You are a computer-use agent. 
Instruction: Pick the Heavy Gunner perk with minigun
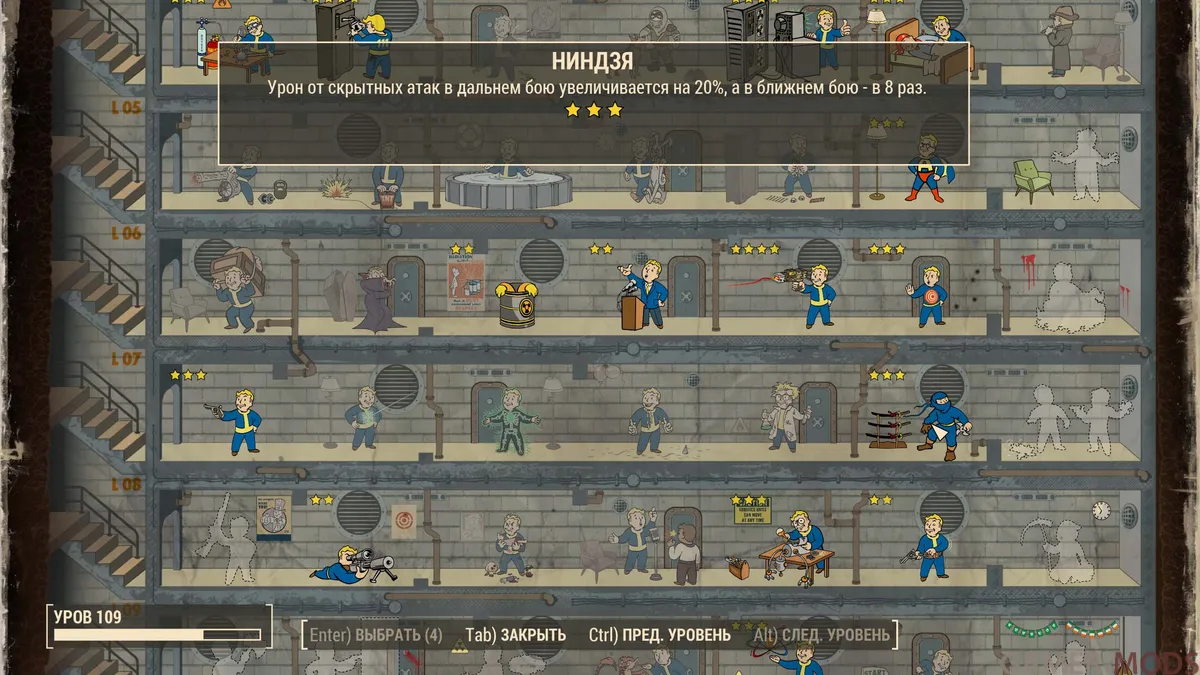pyautogui.click(x=237, y=180)
